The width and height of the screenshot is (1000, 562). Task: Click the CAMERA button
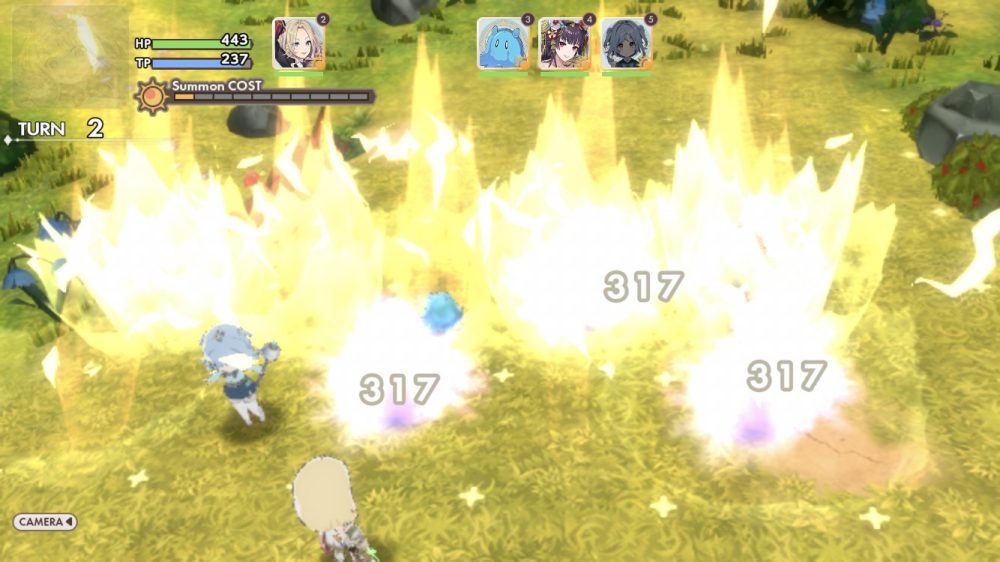pos(45,522)
